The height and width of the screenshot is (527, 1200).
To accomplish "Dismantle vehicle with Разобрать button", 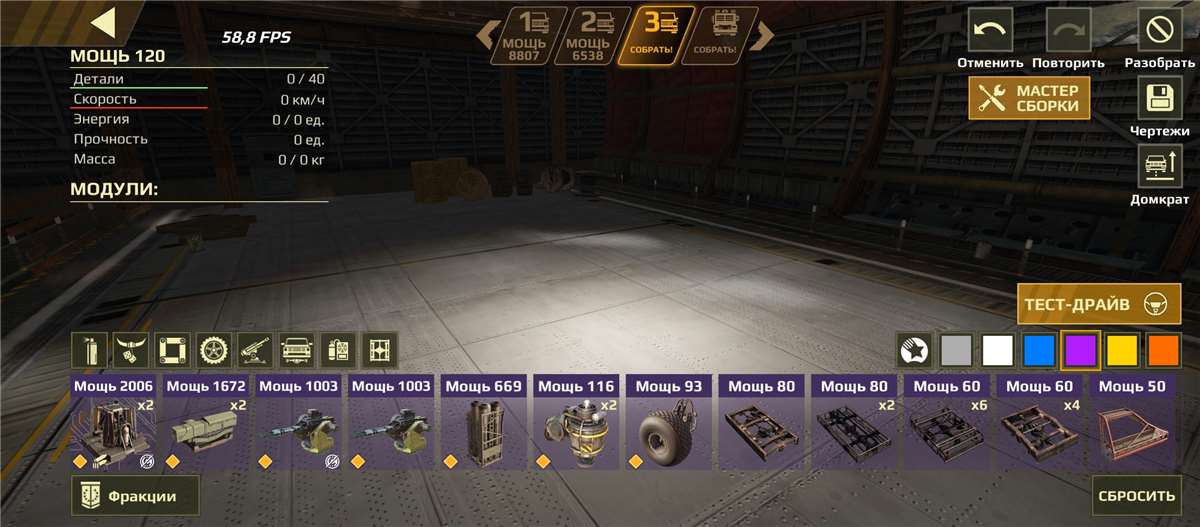I will 1160,30.
